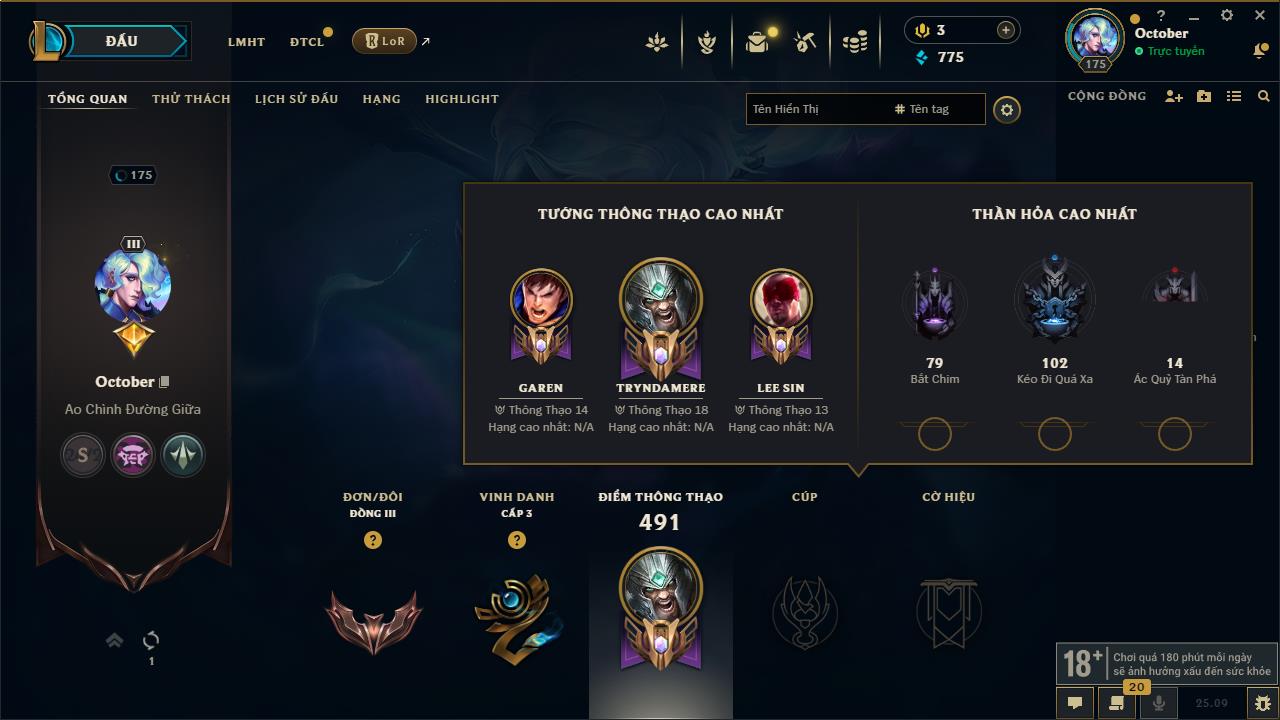Open the ĐTCL menu
Viewport: 1280px width, 720px height.
click(x=307, y=42)
